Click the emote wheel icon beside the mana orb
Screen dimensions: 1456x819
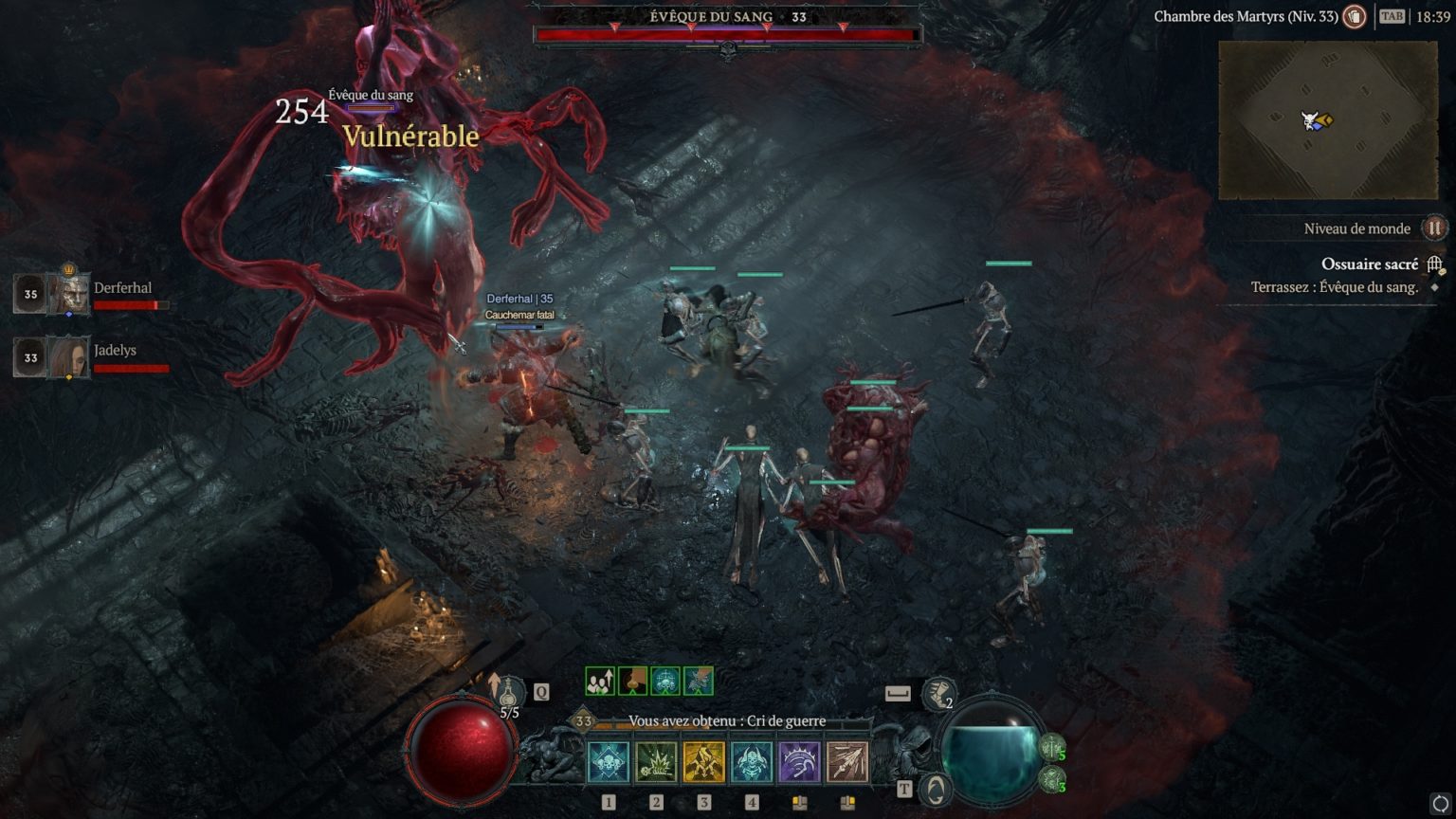(936, 789)
